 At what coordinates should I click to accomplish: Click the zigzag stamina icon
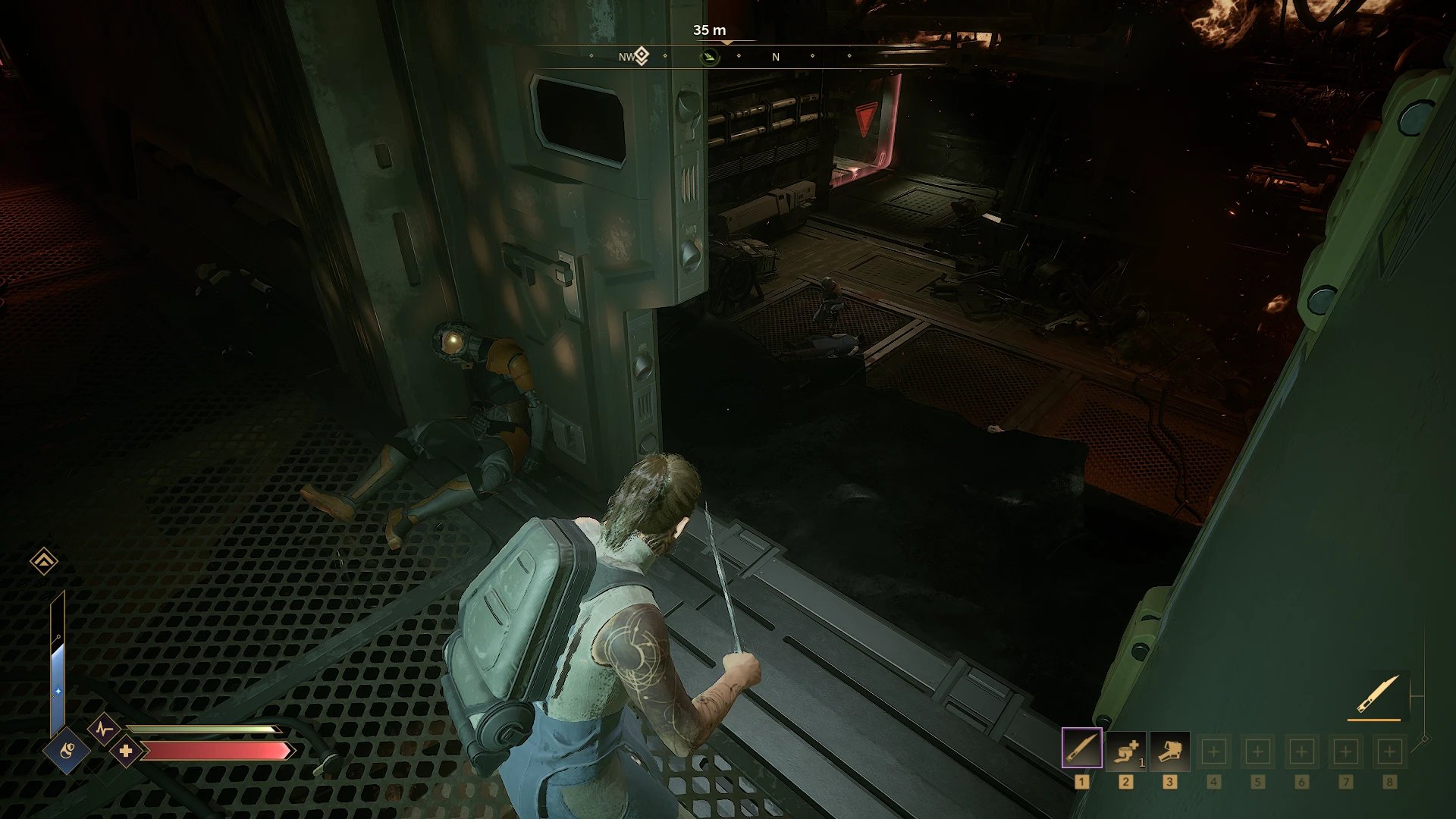[x=103, y=730]
